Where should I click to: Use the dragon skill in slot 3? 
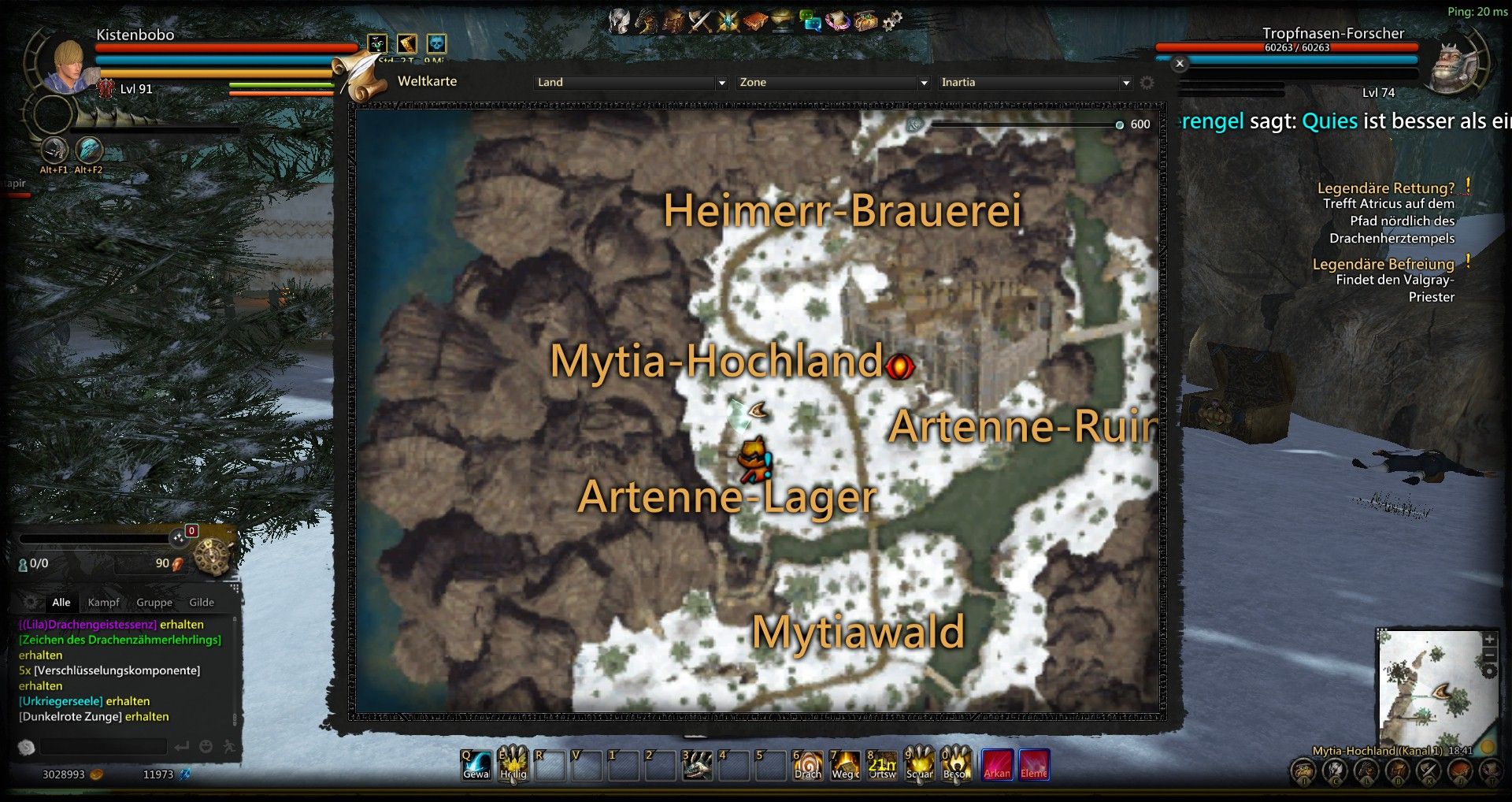coord(697,765)
